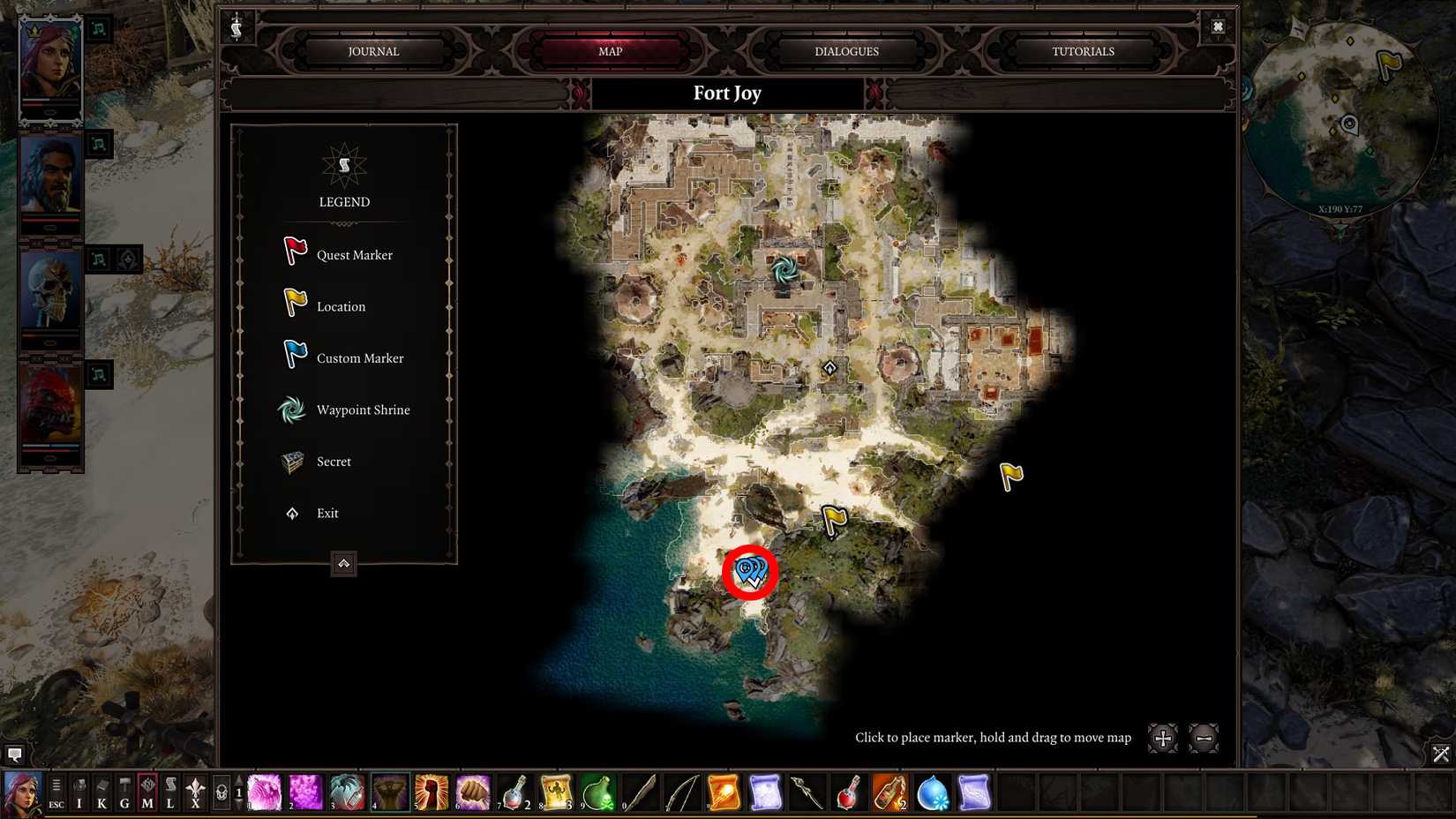Toggle chaining beside the Red Prince's portrait

[x=99, y=375]
